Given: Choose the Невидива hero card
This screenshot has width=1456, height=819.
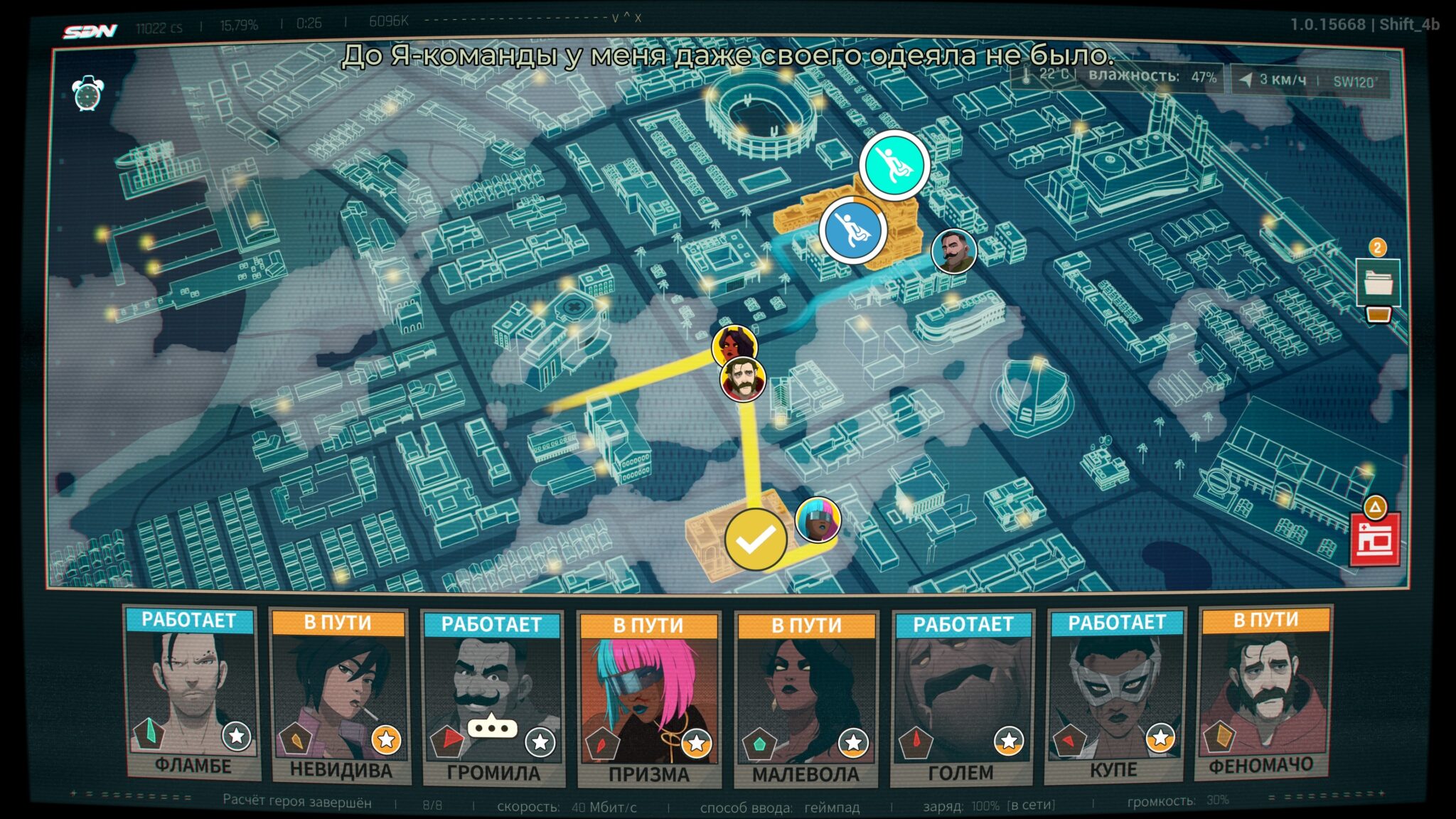Looking at the screenshot, I should coord(339,697).
